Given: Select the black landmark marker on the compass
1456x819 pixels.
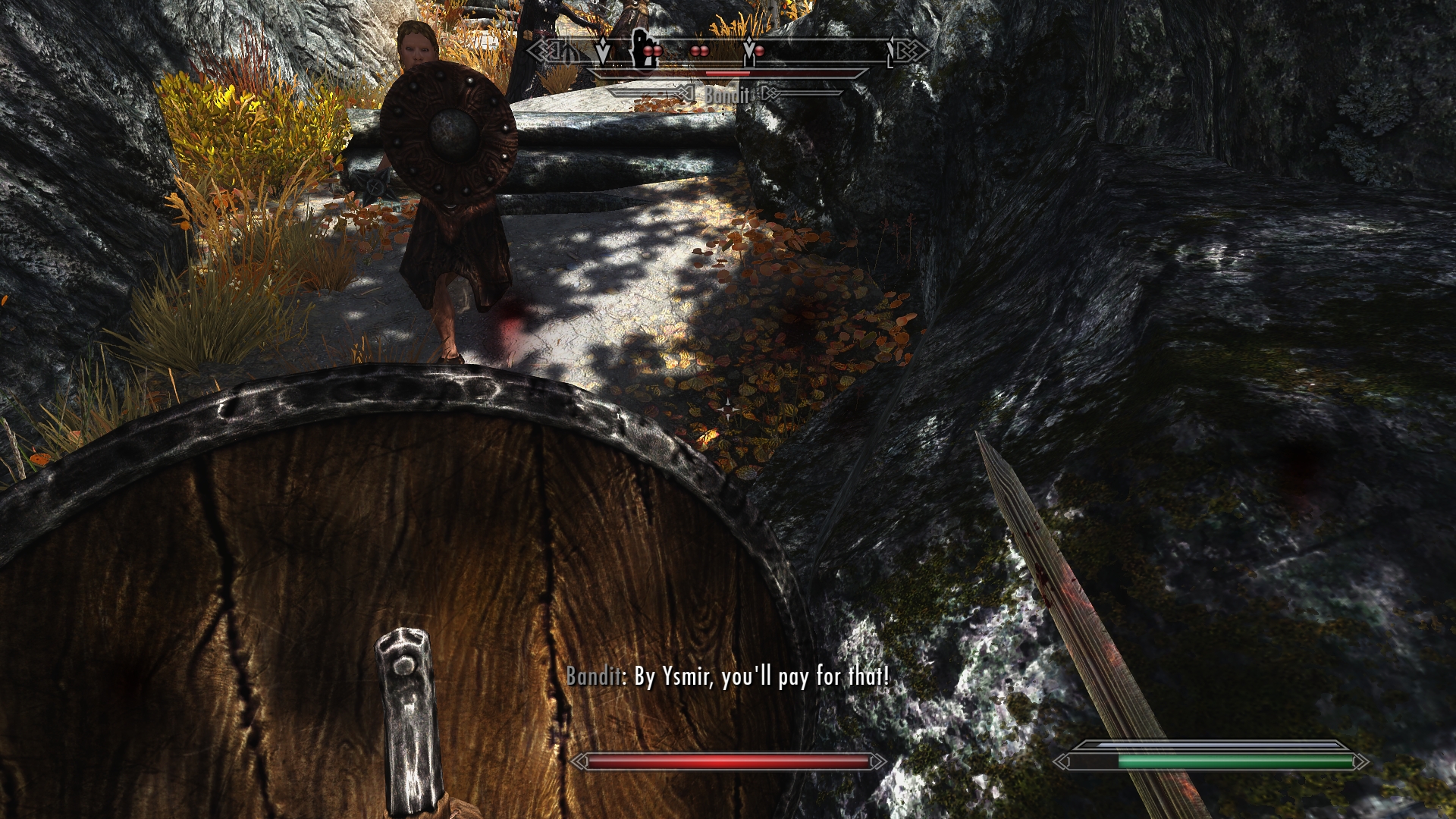Looking at the screenshot, I should click(x=643, y=50).
